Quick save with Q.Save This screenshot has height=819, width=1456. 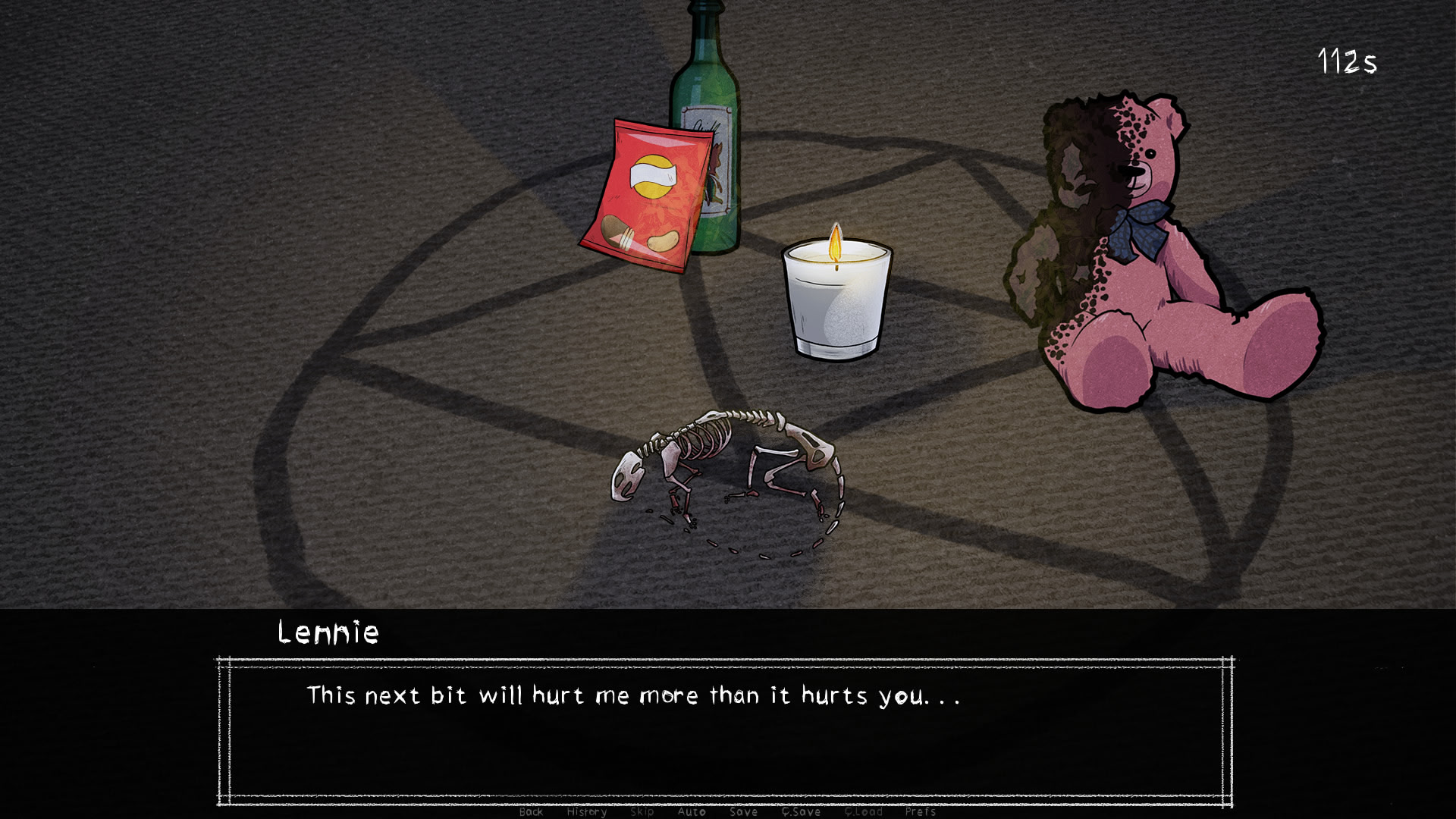pyautogui.click(x=801, y=811)
